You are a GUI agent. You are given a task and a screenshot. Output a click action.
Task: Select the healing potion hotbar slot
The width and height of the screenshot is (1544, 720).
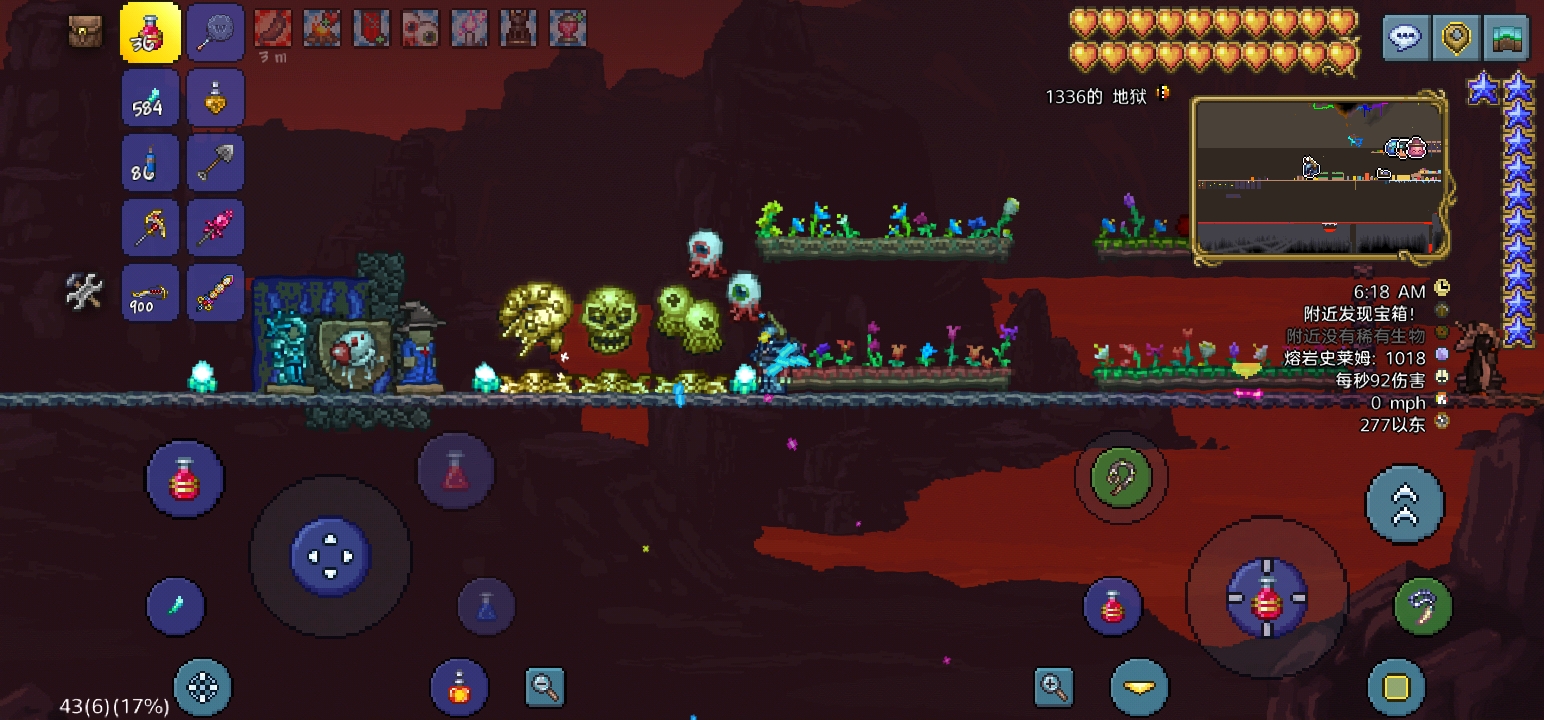click(150, 32)
